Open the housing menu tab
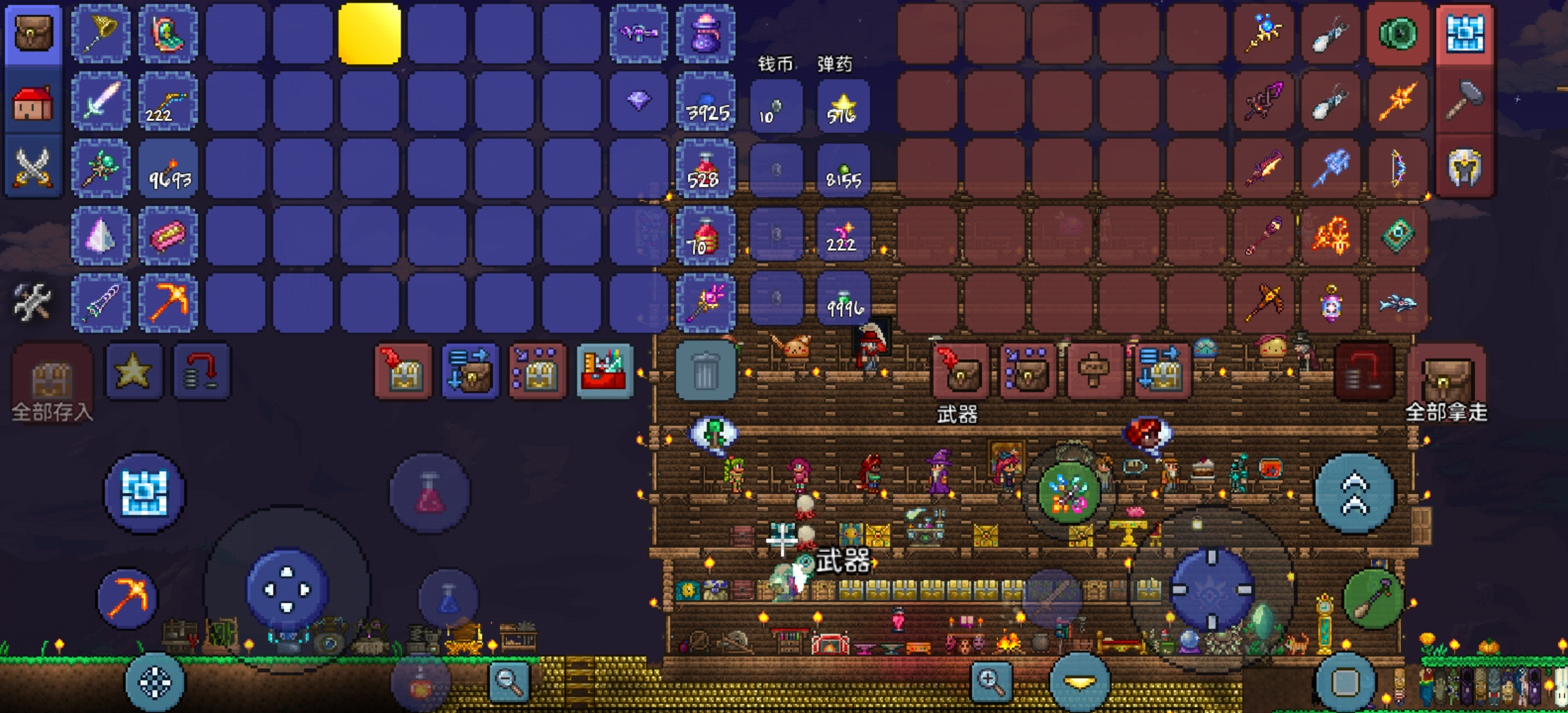Image resolution: width=1568 pixels, height=713 pixels. [x=33, y=102]
